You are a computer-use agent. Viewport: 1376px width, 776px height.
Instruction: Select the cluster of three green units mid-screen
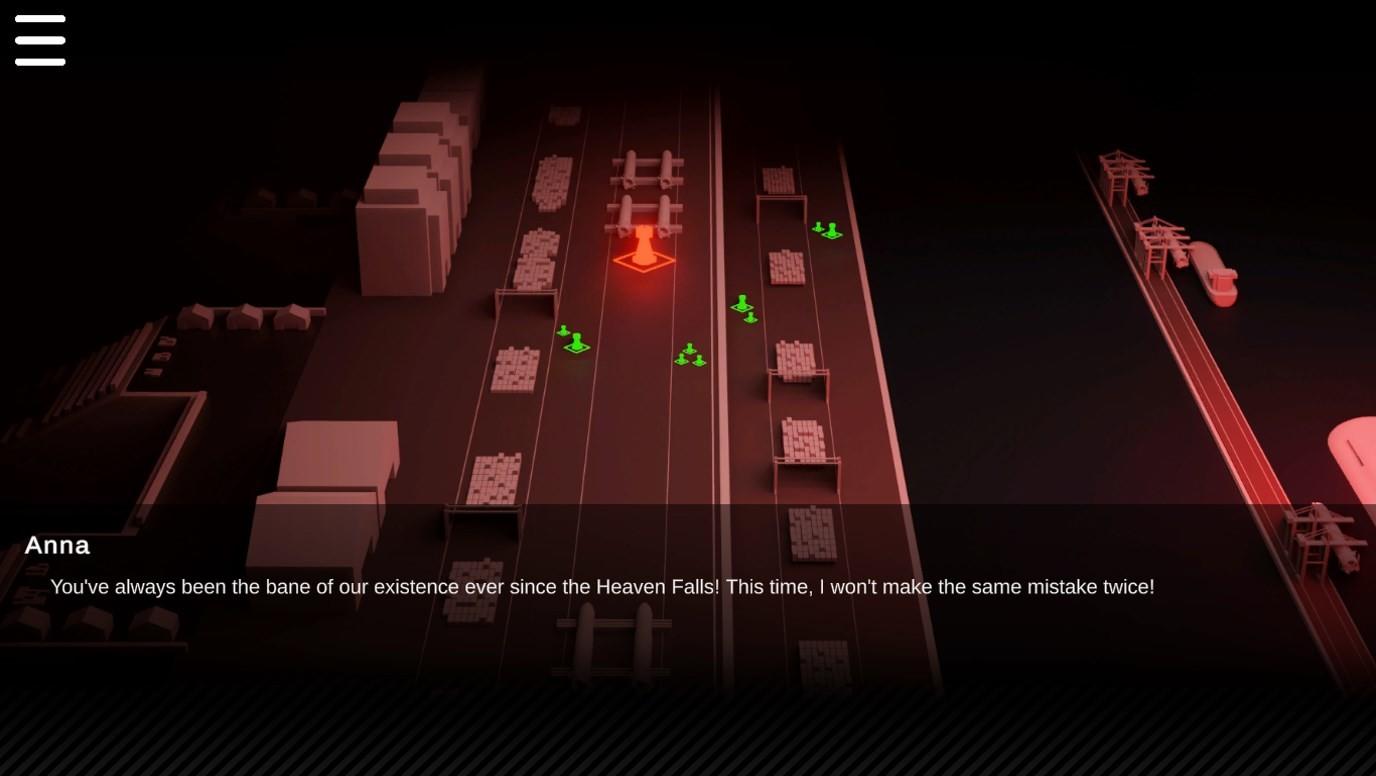click(x=689, y=356)
